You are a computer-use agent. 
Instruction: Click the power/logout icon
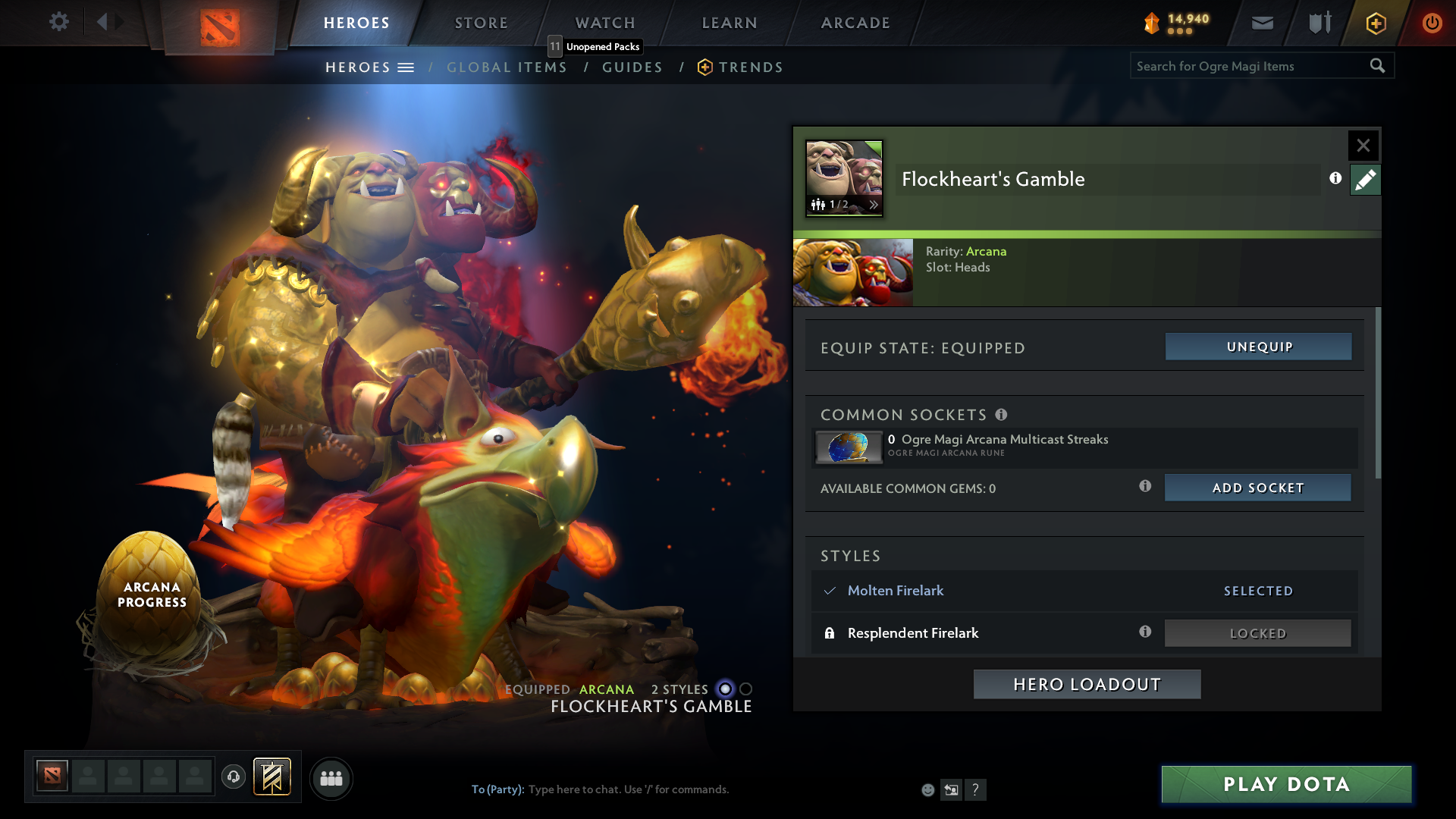coord(1432,23)
